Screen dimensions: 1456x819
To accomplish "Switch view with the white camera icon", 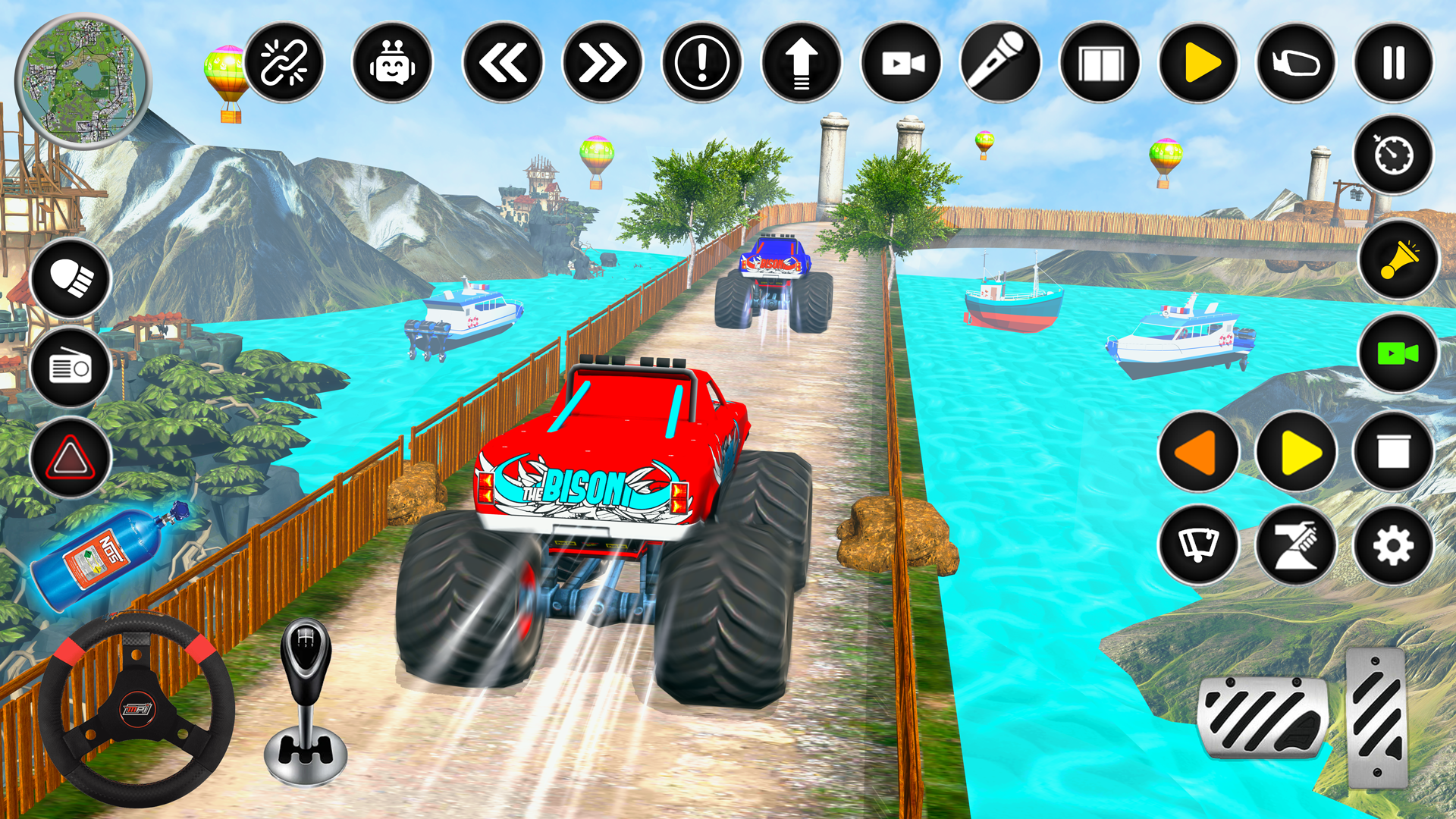I will click(902, 62).
